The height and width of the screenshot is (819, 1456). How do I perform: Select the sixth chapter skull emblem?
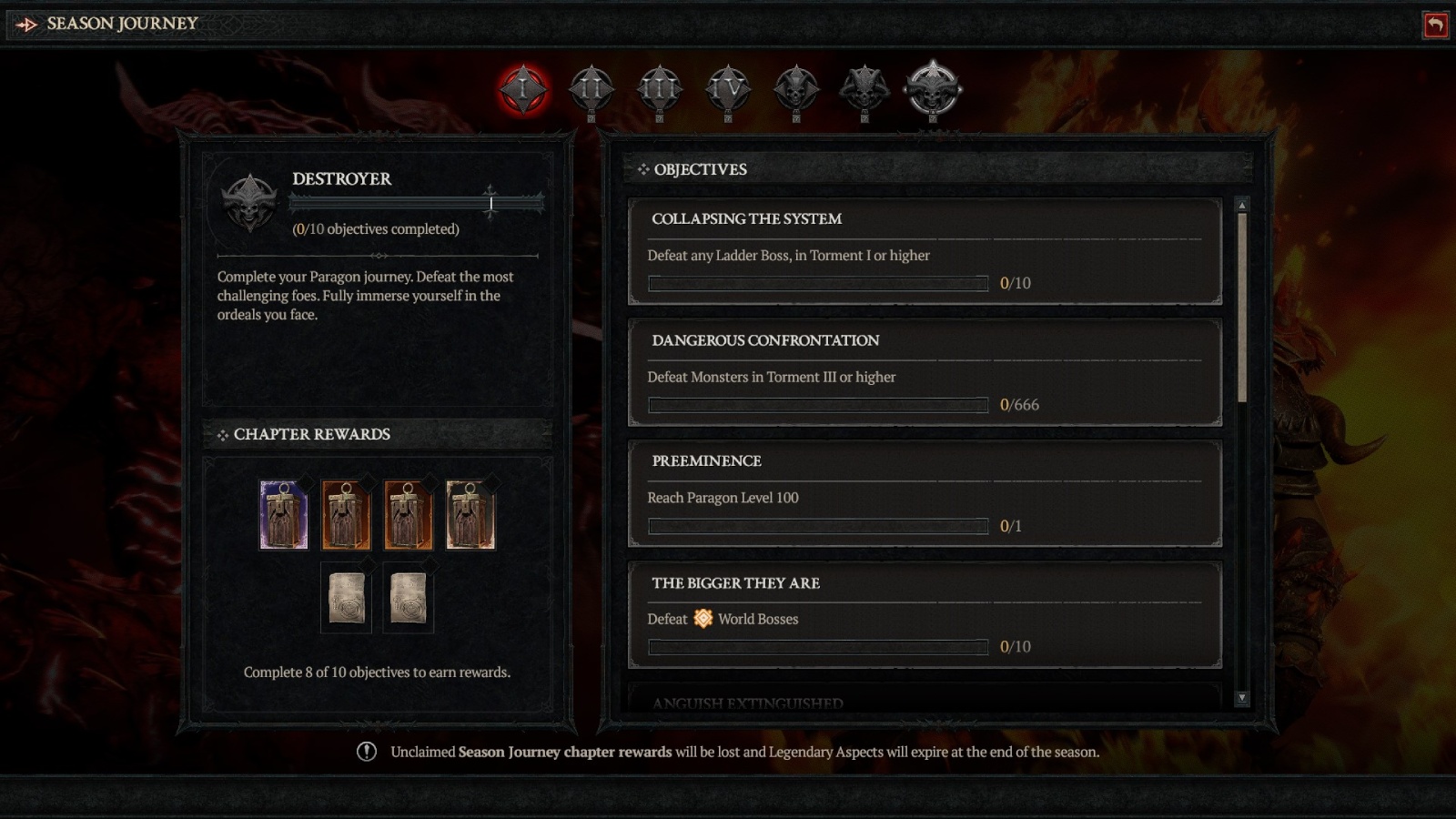coord(864,89)
